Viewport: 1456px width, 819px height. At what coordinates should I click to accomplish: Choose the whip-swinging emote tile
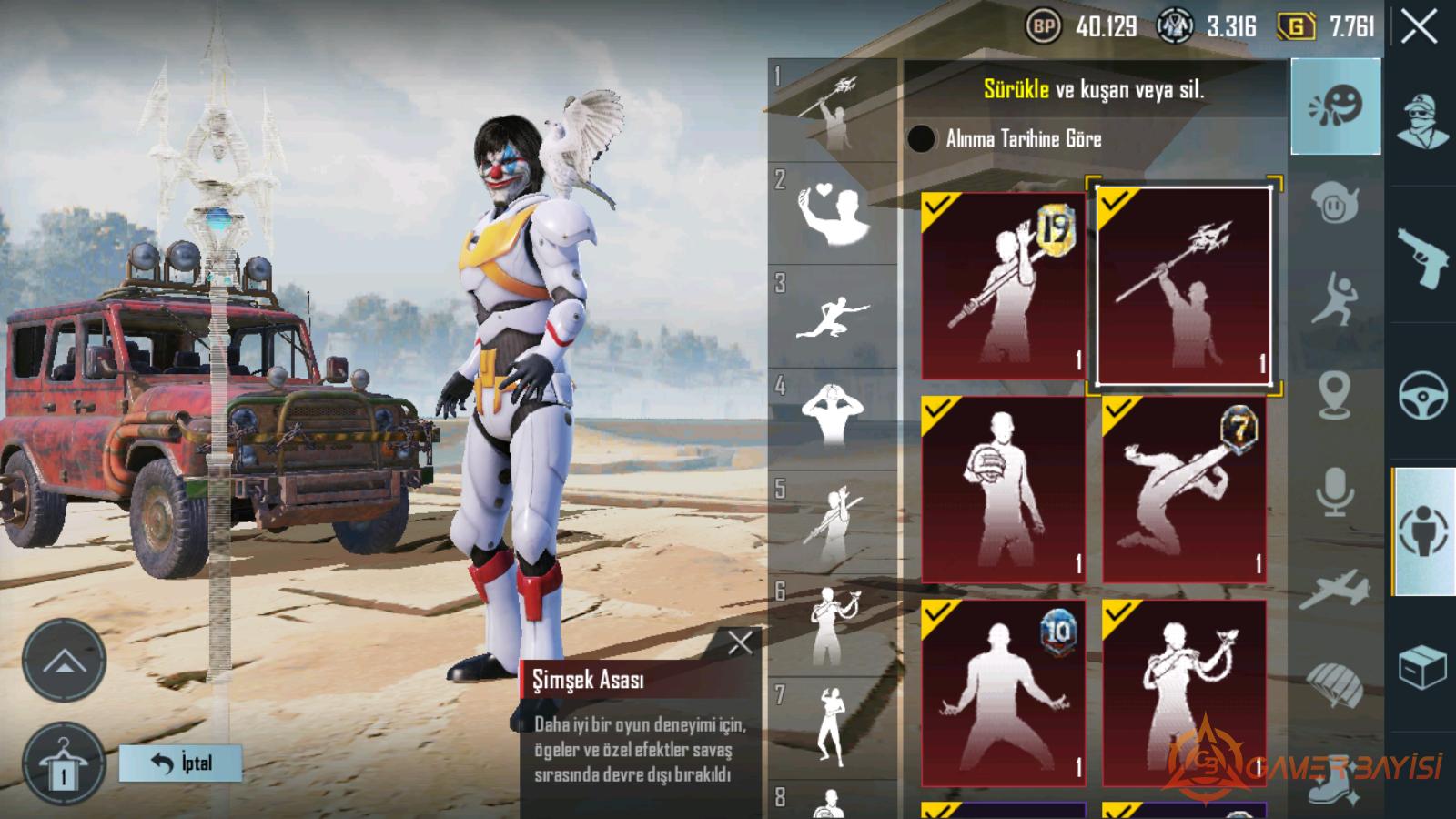(1183, 693)
